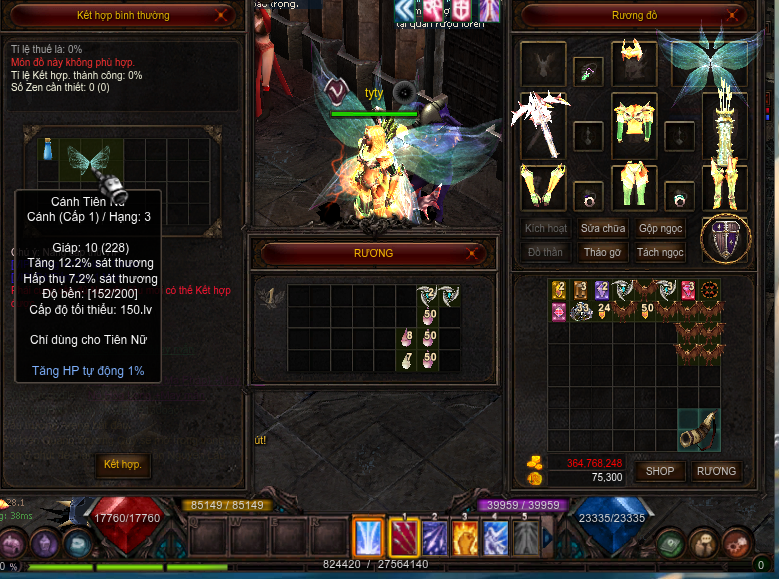Click the Kết hợp combine button
779x579 pixels.
tap(122, 465)
